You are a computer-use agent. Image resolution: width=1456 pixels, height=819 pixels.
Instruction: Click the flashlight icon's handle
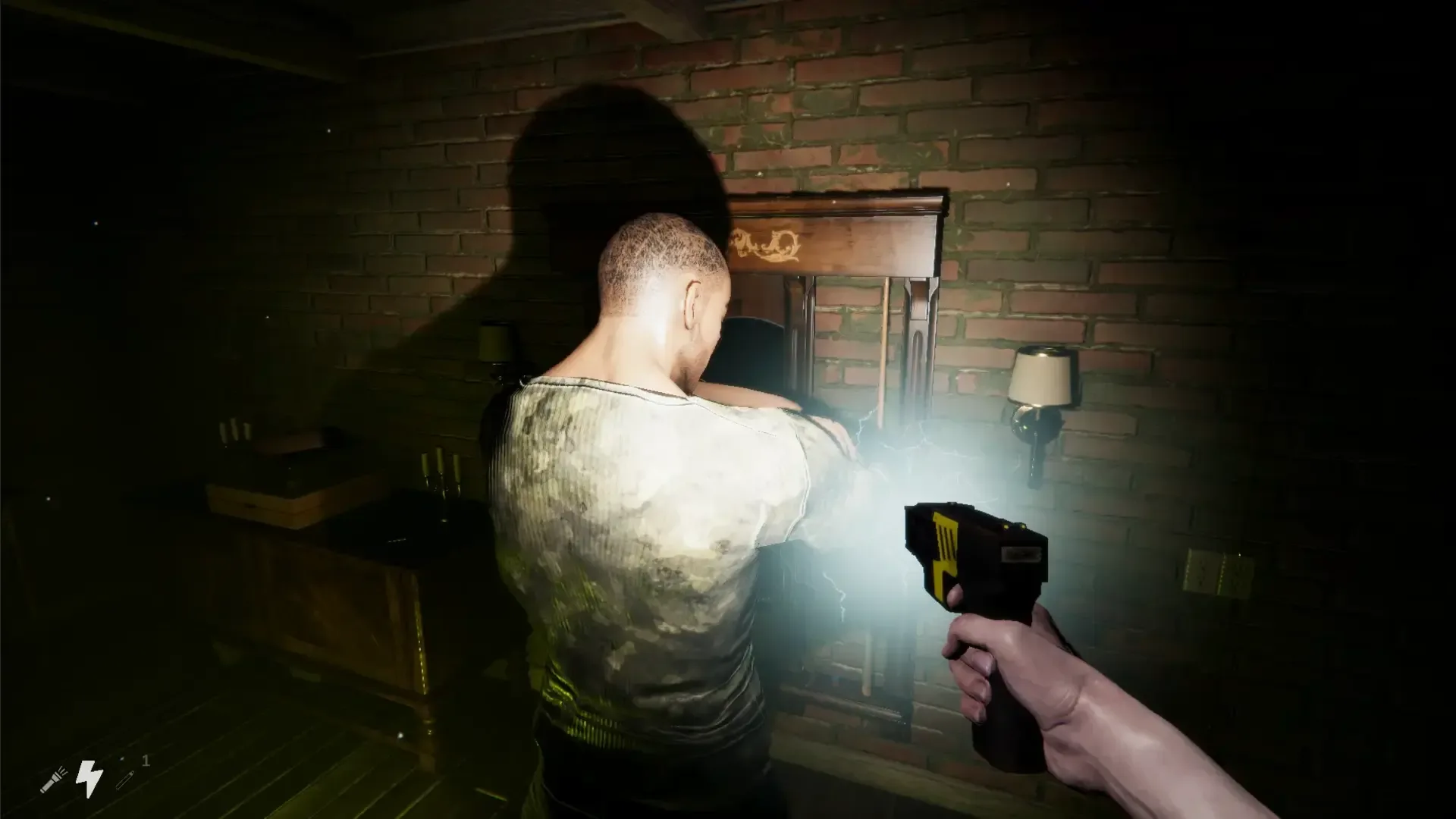tap(45, 789)
